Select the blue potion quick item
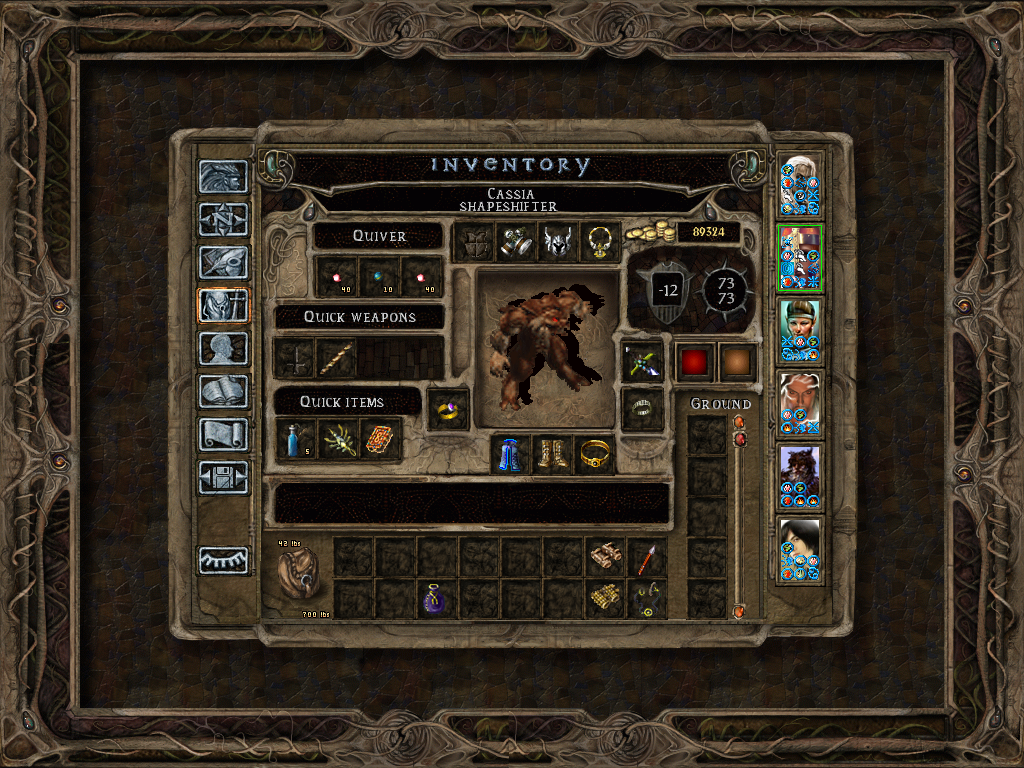Image resolution: width=1024 pixels, height=768 pixels. [x=296, y=440]
